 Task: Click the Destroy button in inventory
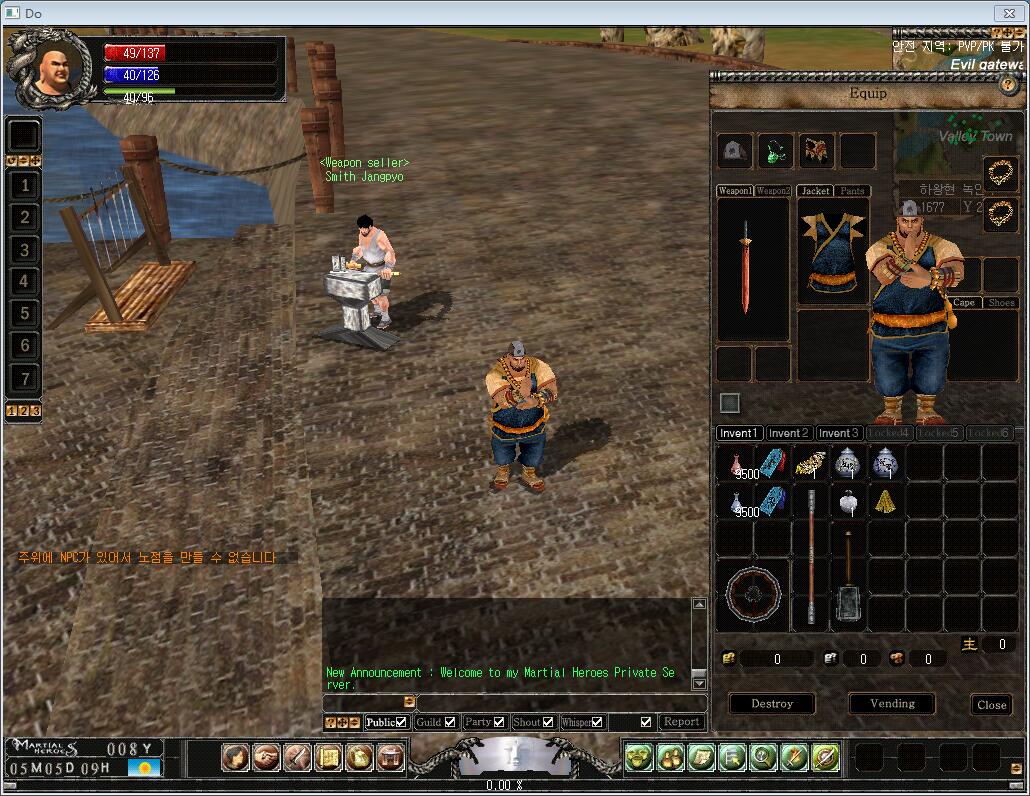tap(771, 704)
